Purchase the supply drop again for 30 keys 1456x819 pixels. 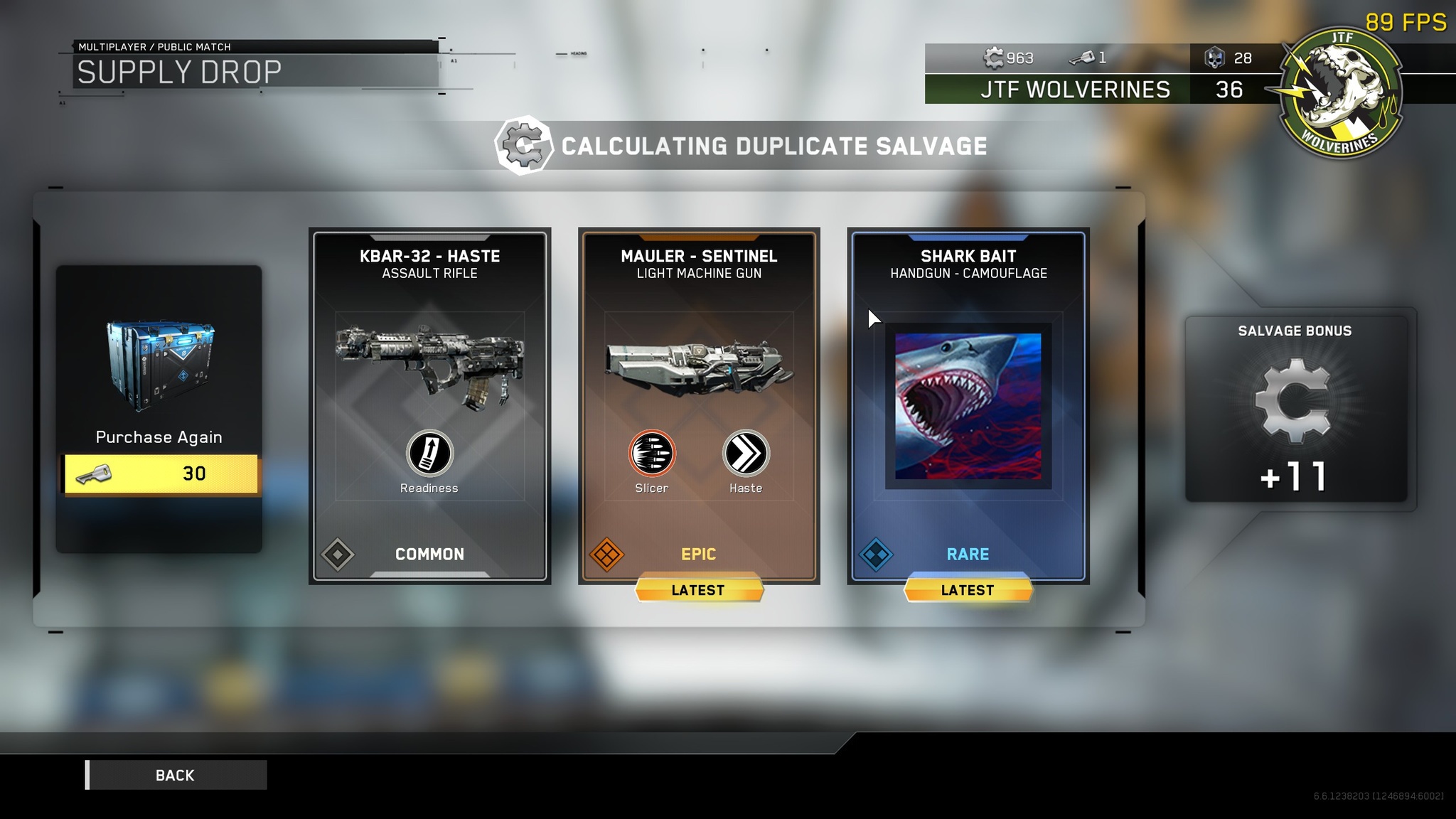point(161,474)
